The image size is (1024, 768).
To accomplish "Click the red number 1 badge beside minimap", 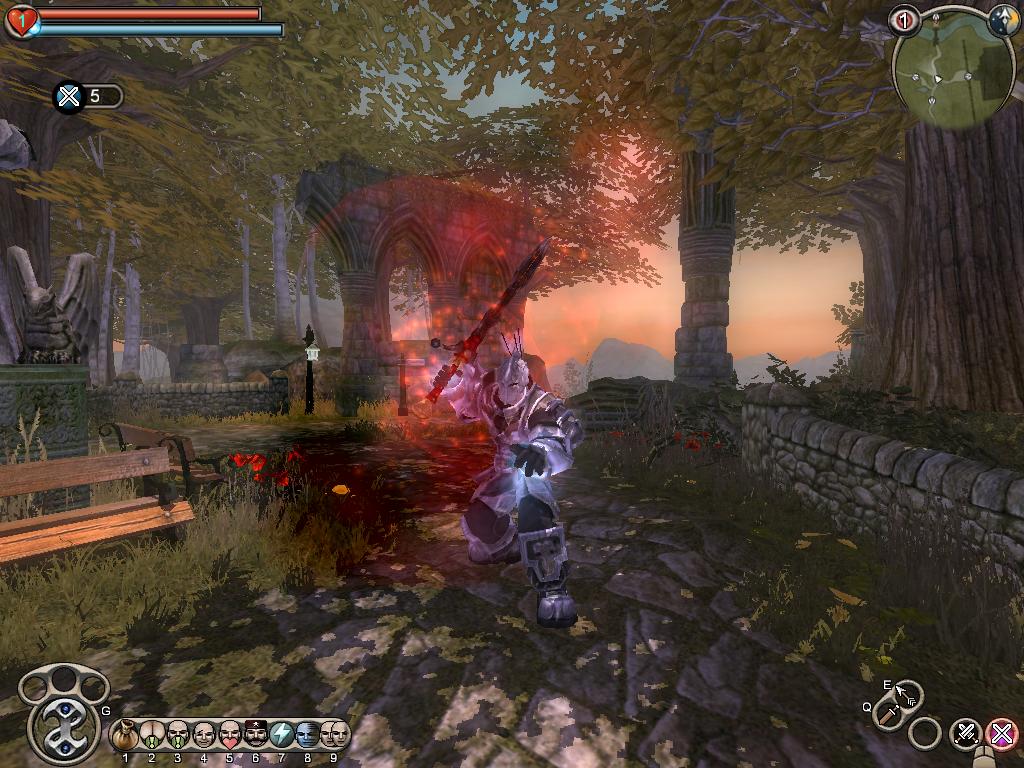I will (x=905, y=20).
